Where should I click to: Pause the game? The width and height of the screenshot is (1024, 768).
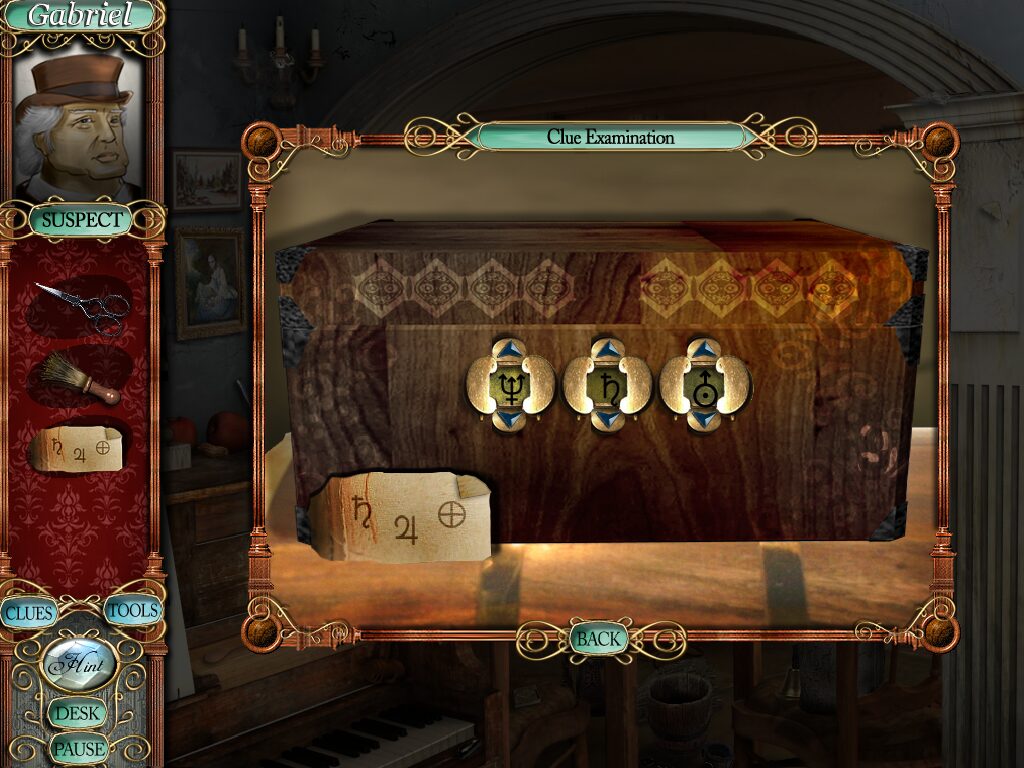click(x=79, y=747)
